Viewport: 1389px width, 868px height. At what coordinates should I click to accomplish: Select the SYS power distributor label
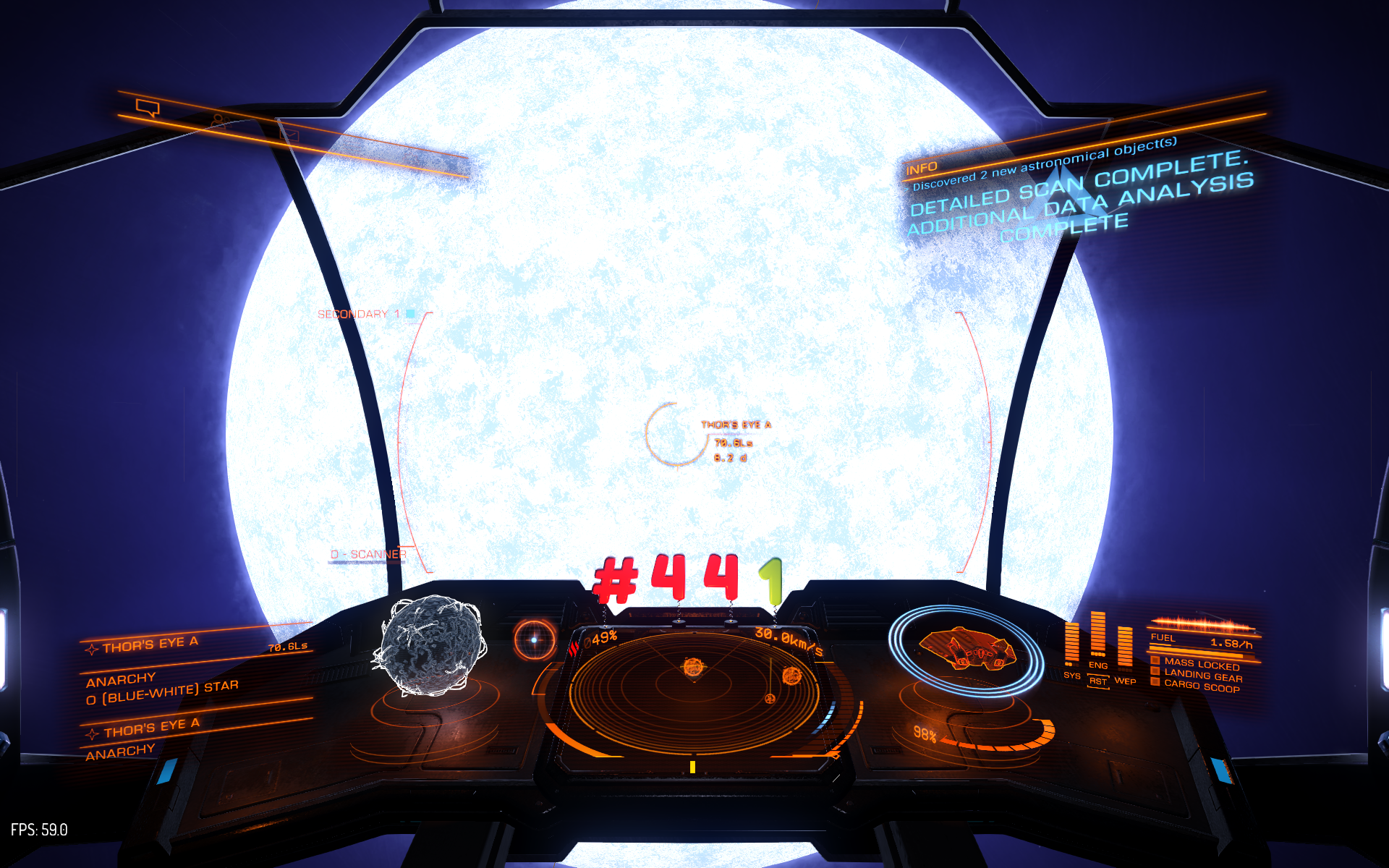pyautogui.click(x=1071, y=676)
